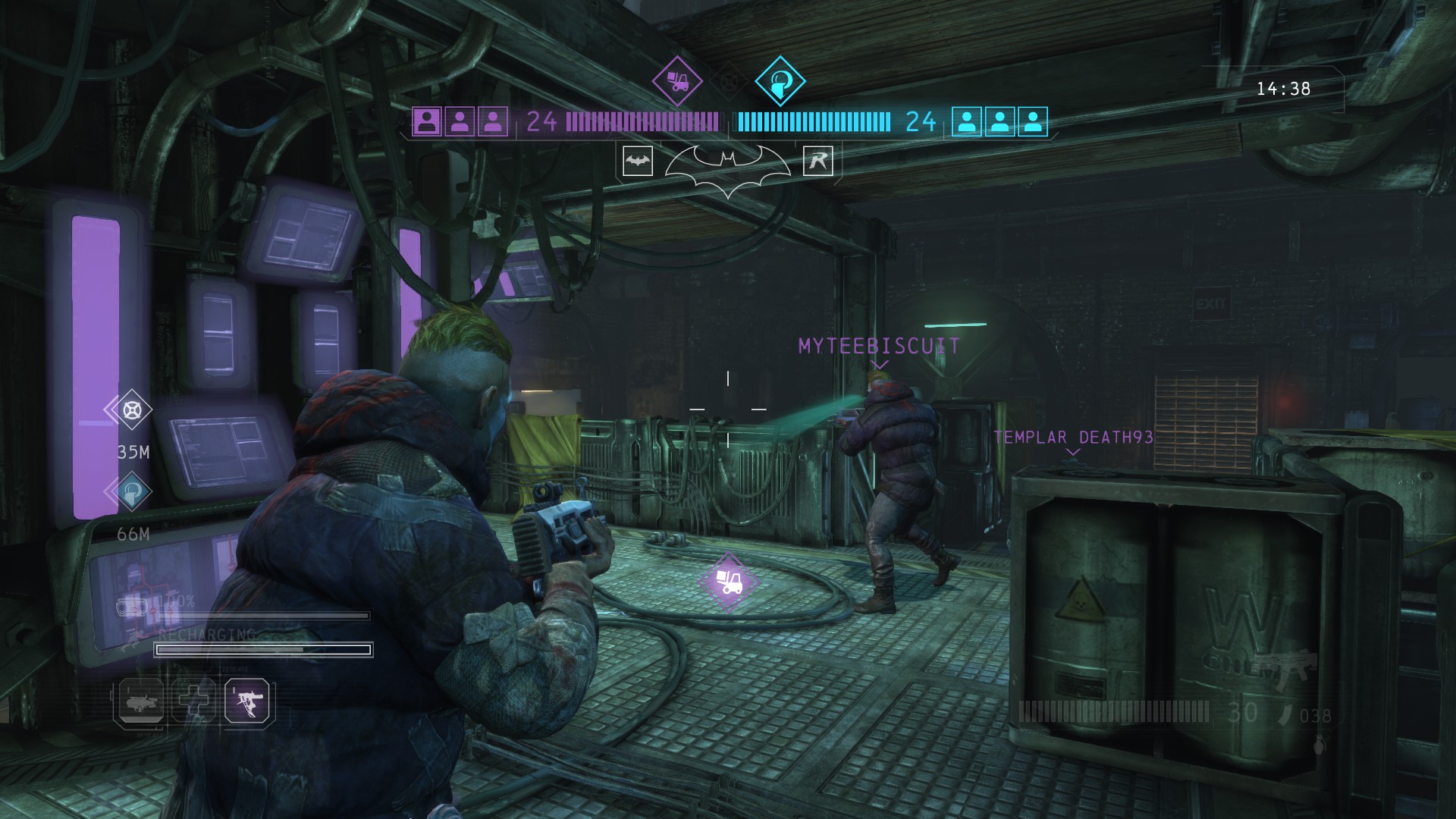Select the Robin 'R' hero icon
This screenshot has width=1456, height=819.
[x=818, y=161]
